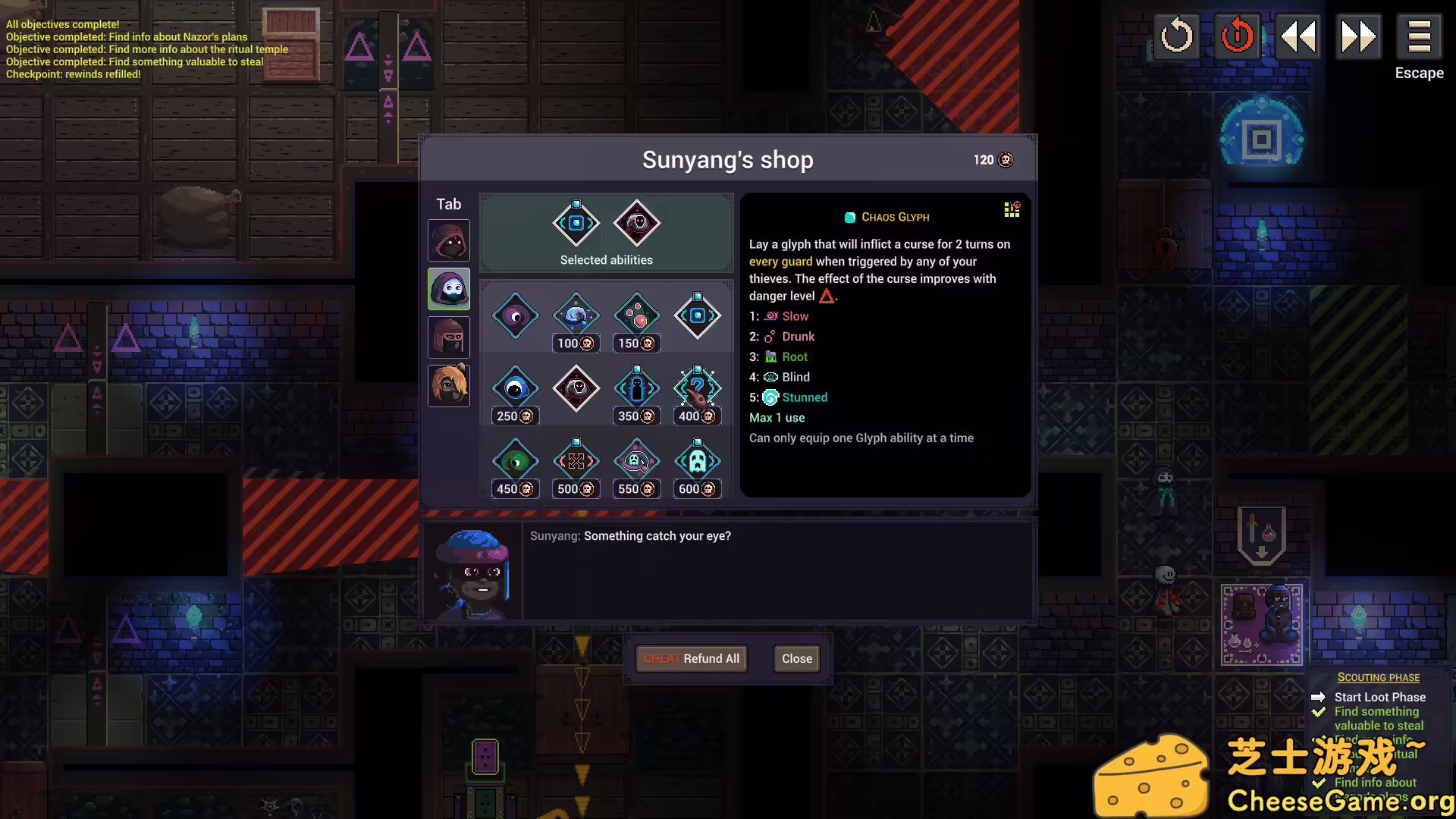Image resolution: width=1456 pixels, height=819 pixels.
Task: Buy the 400-coin question mark glyph
Action: 698,389
